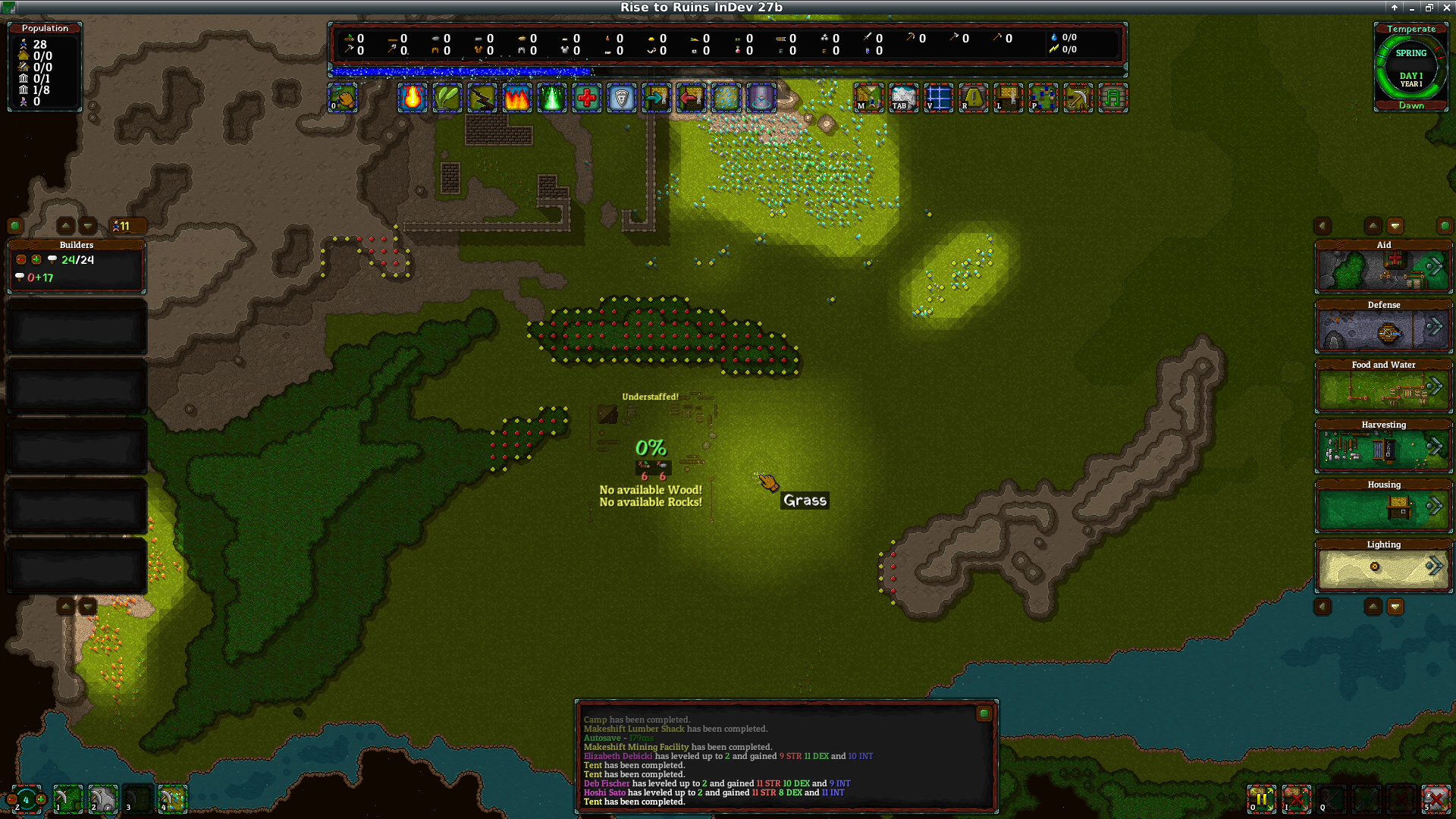Select the Lighting building category
1456x819 pixels.
[x=1383, y=567]
